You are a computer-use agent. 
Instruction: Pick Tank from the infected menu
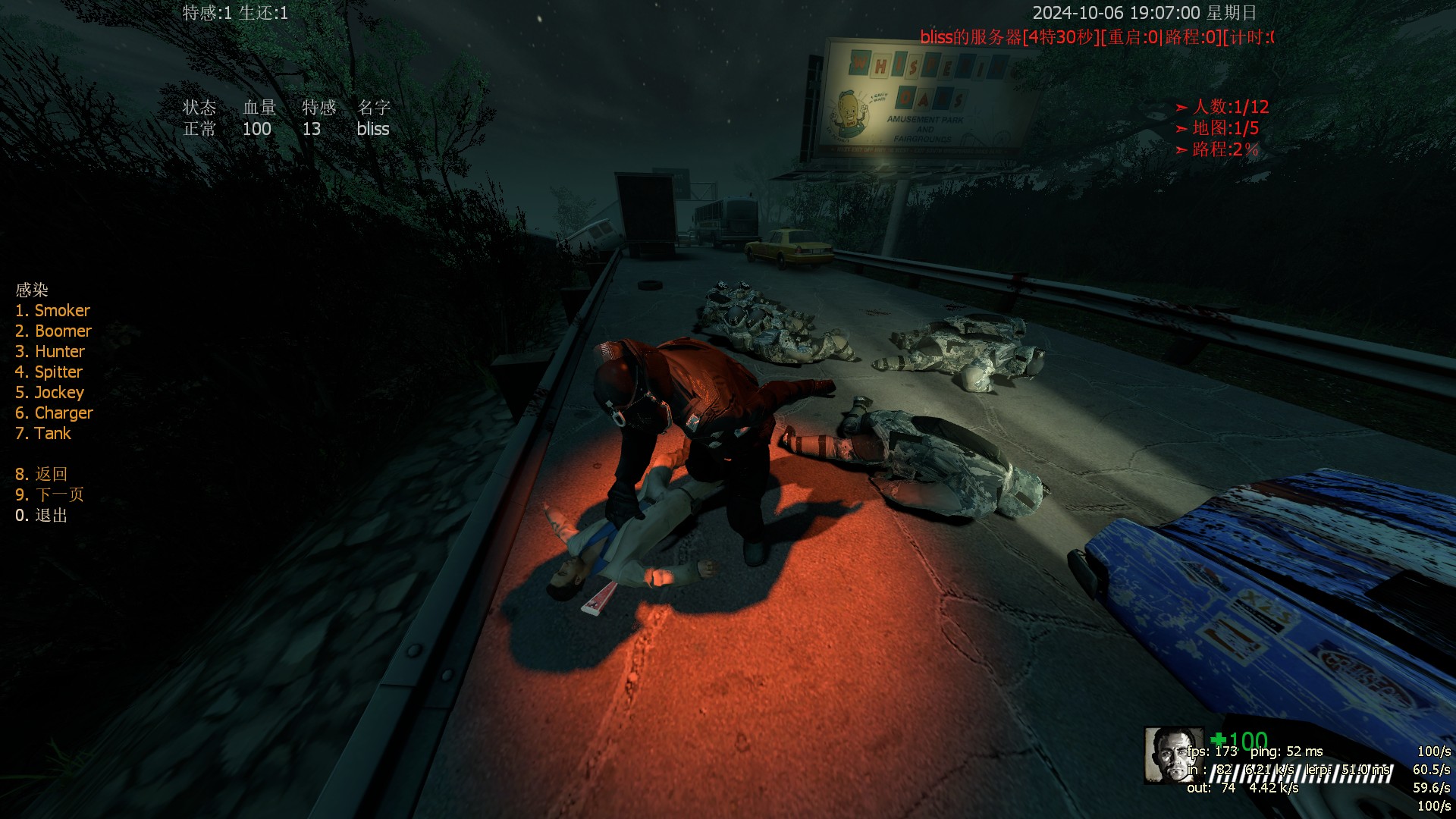pyautogui.click(x=43, y=433)
